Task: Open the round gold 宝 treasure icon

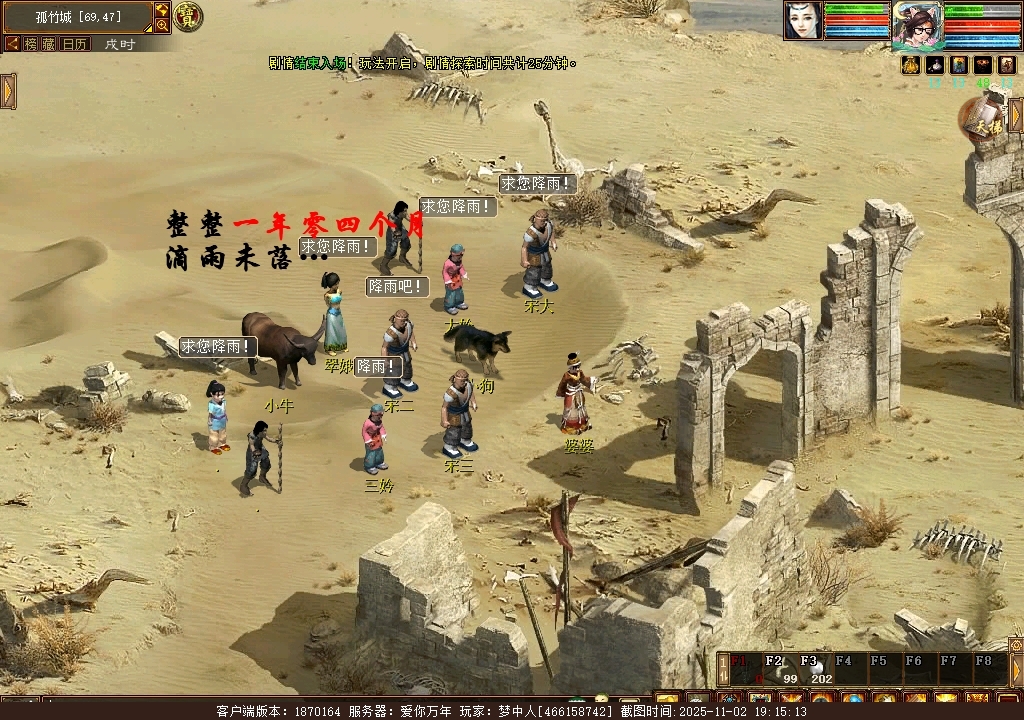Action: point(188,16)
